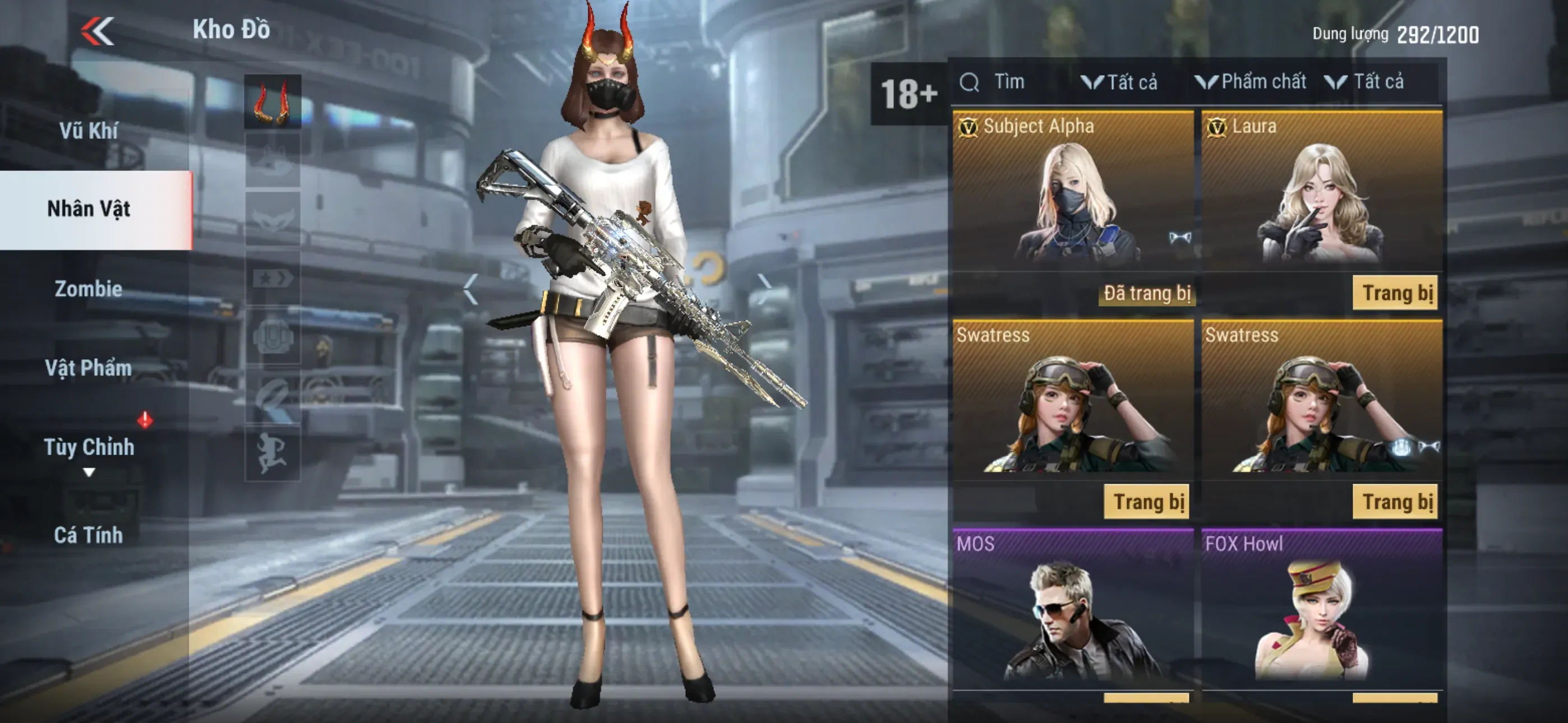
Task: Equip the Laura character
Action: click(1395, 293)
